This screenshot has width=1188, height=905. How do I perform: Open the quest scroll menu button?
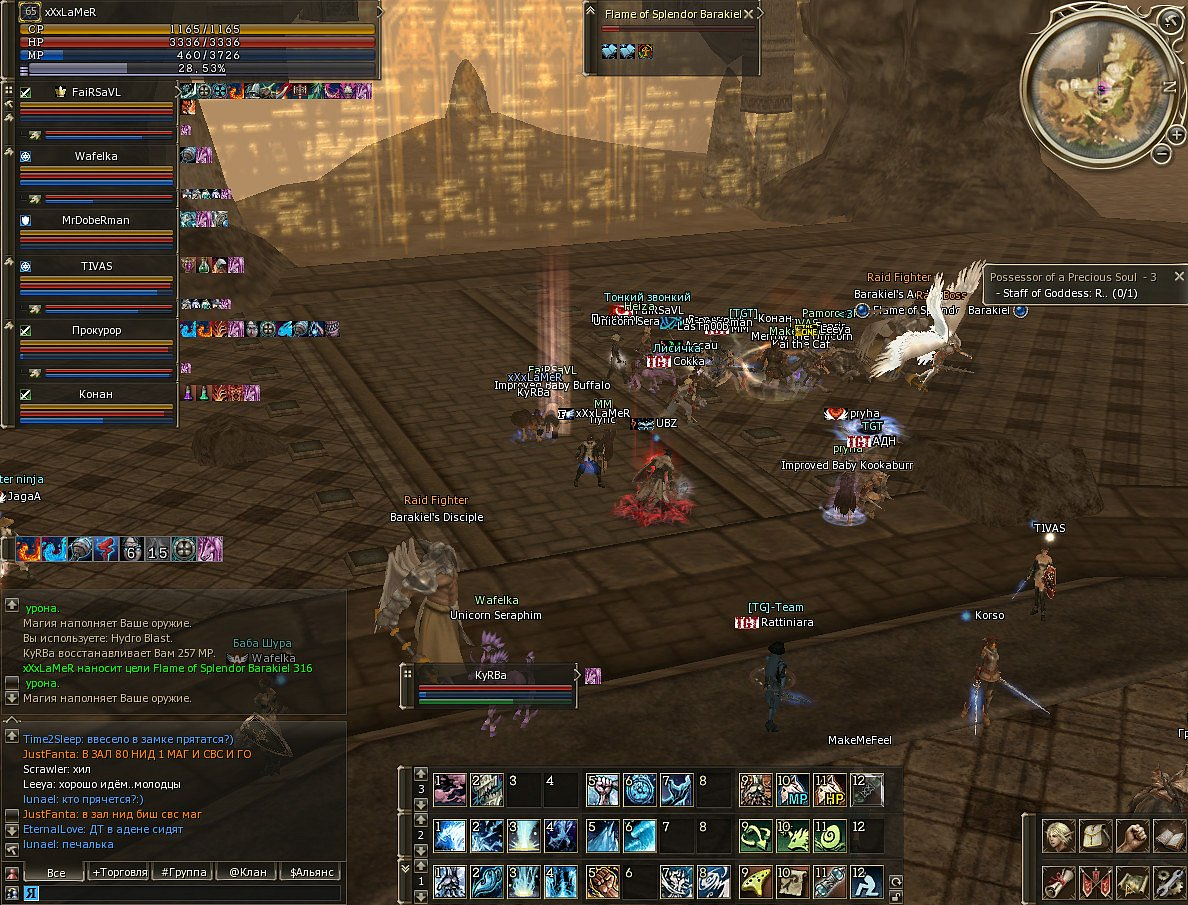click(1059, 882)
